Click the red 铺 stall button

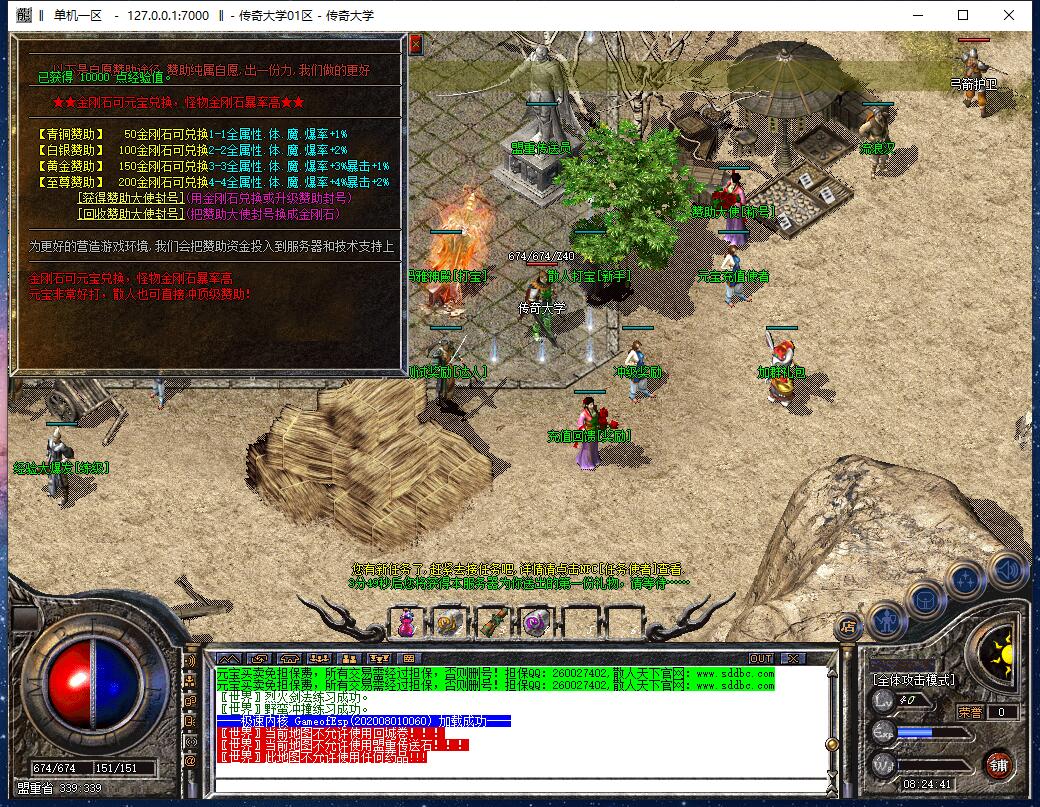(x=997, y=765)
